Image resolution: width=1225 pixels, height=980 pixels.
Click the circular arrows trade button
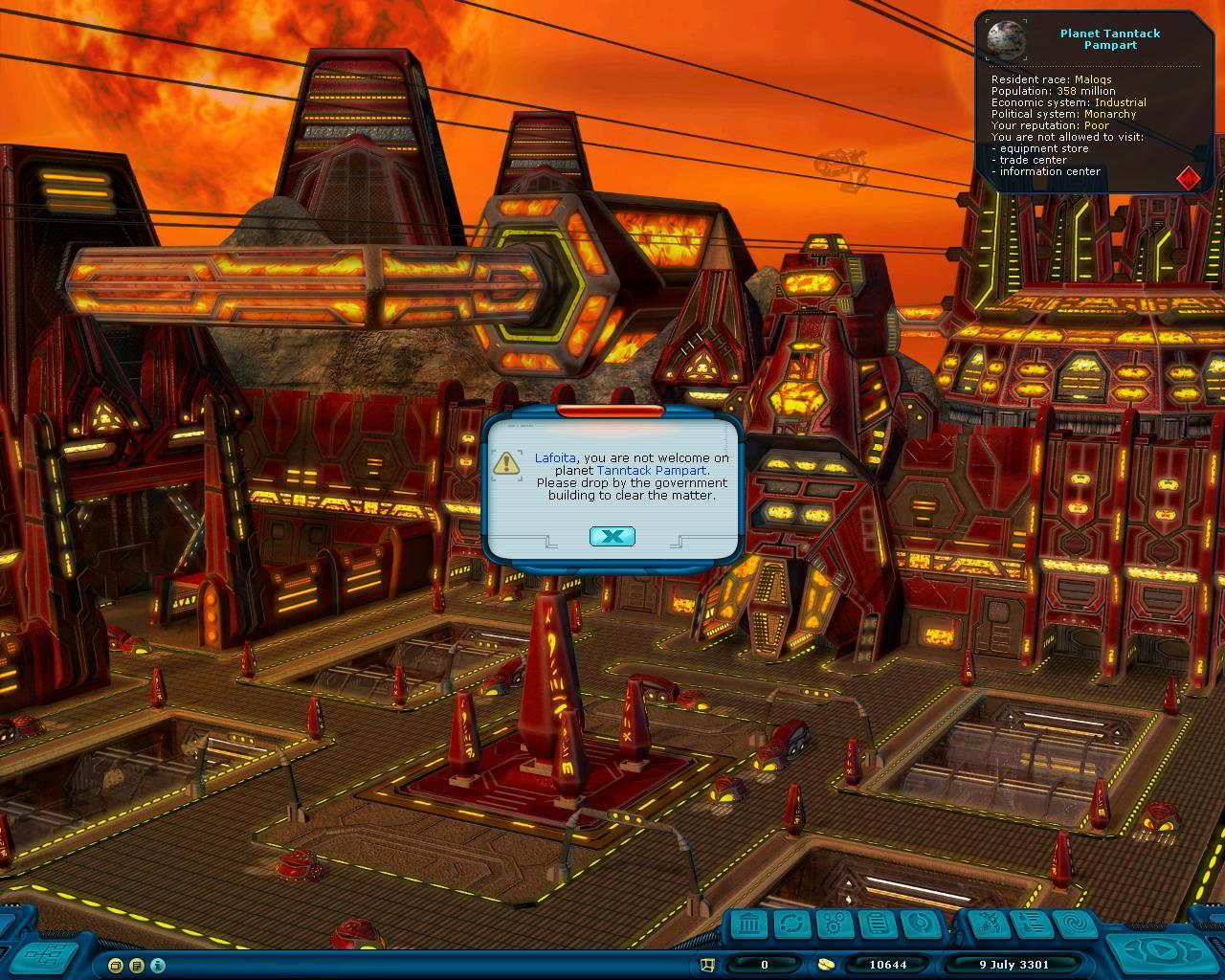coord(792,924)
